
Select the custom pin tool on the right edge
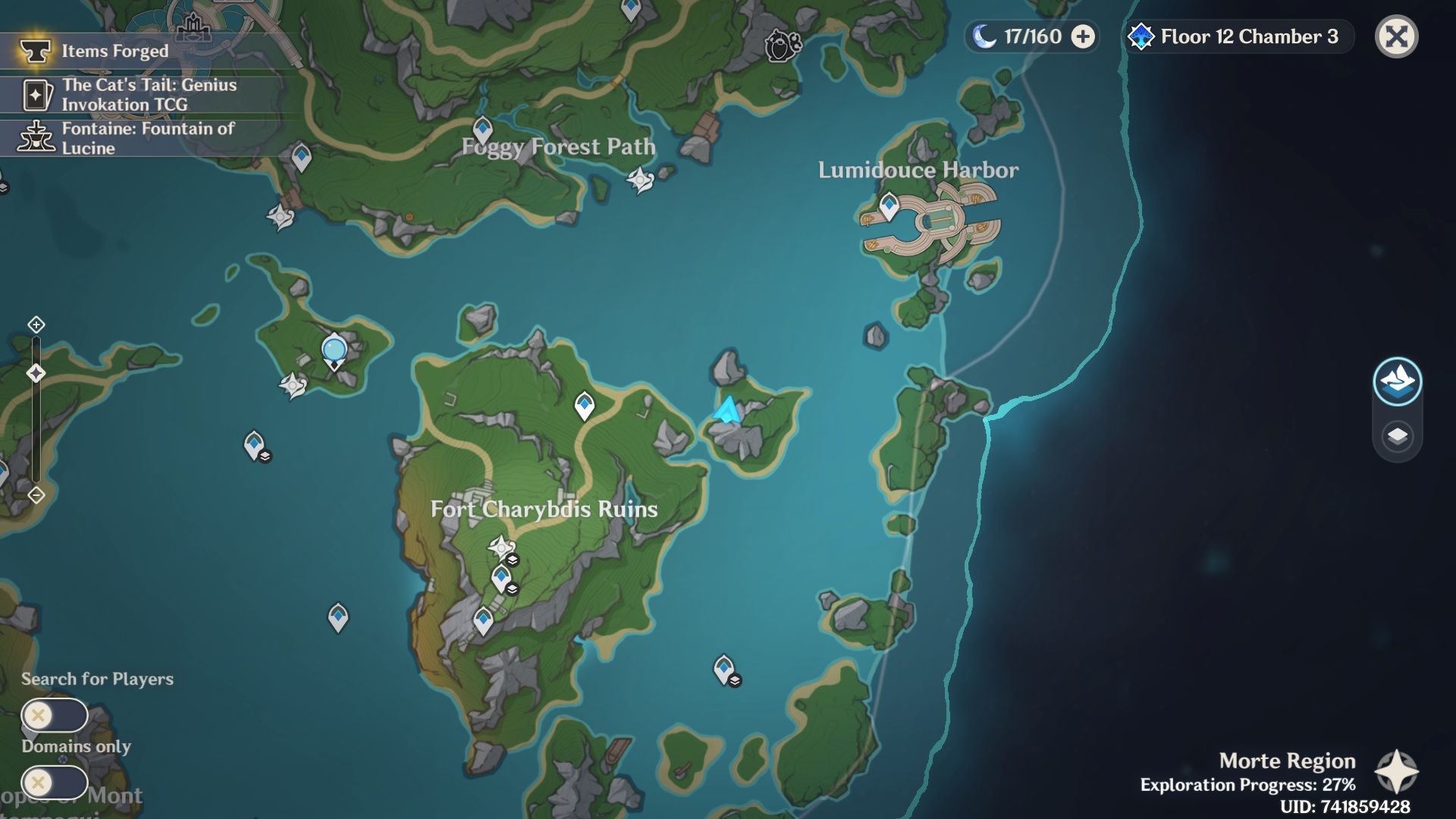pos(1399,382)
